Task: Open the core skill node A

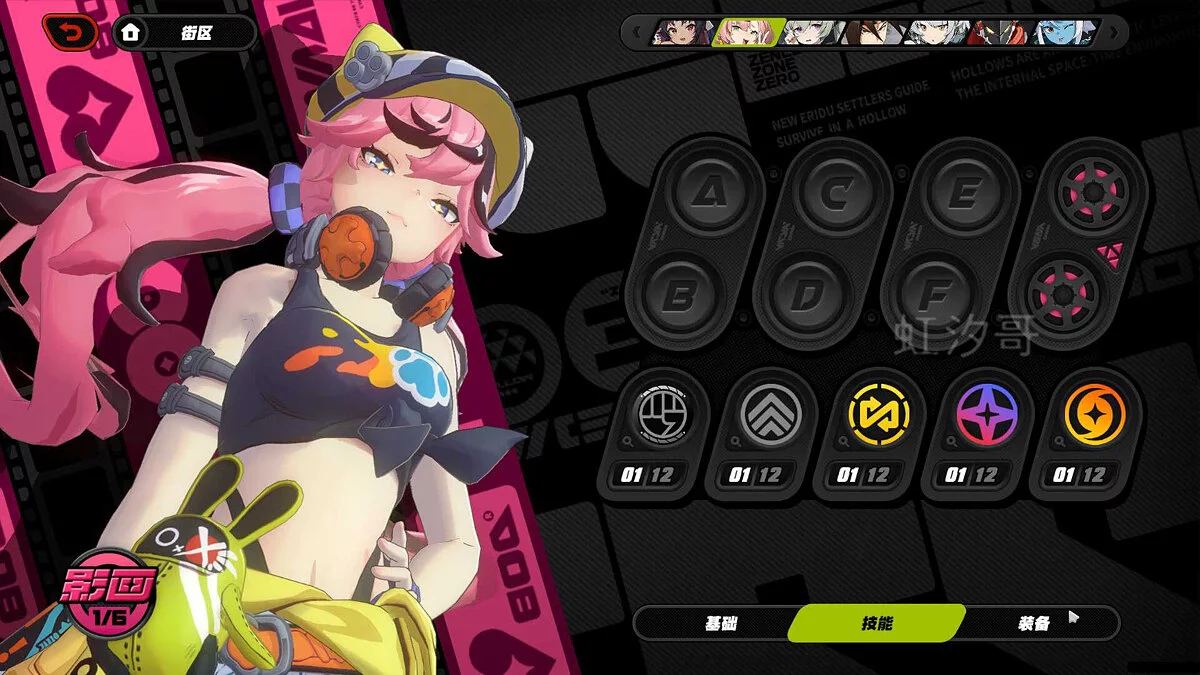Action: coord(708,192)
